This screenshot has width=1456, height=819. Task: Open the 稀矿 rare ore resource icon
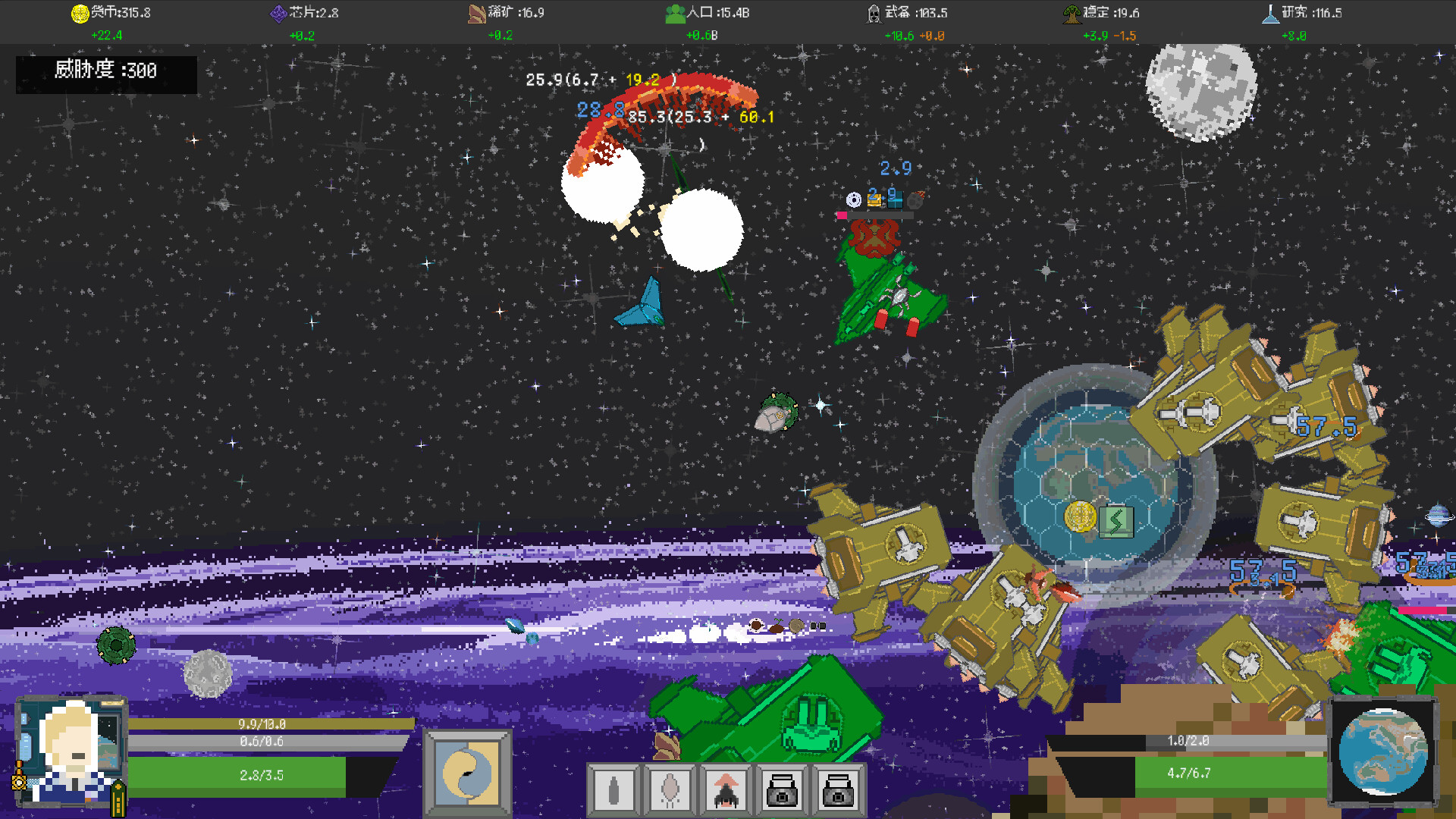[x=478, y=12]
